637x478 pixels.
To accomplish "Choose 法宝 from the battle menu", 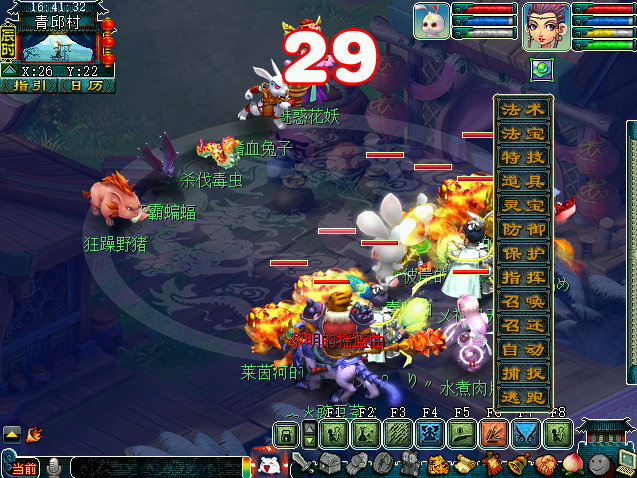I will 523,134.
